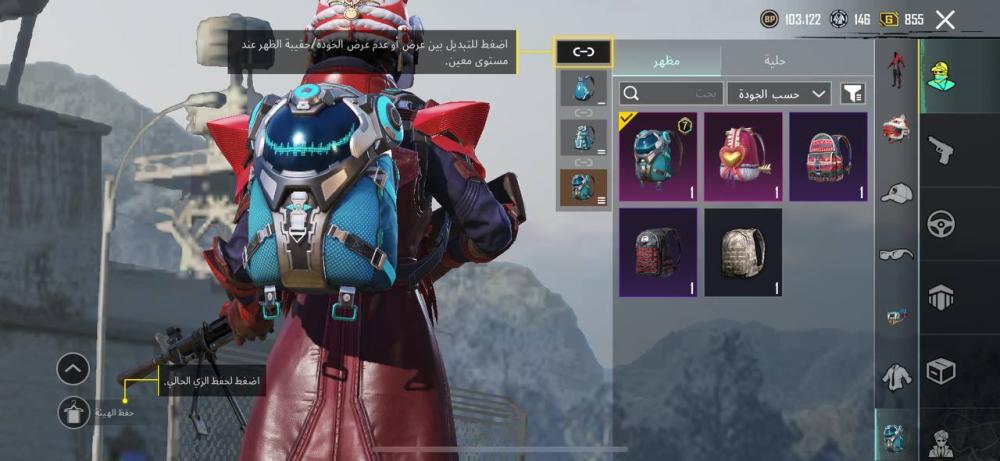Select the cap headwear category
This screenshot has width=1000, height=461.
pyautogui.click(x=896, y=192)
